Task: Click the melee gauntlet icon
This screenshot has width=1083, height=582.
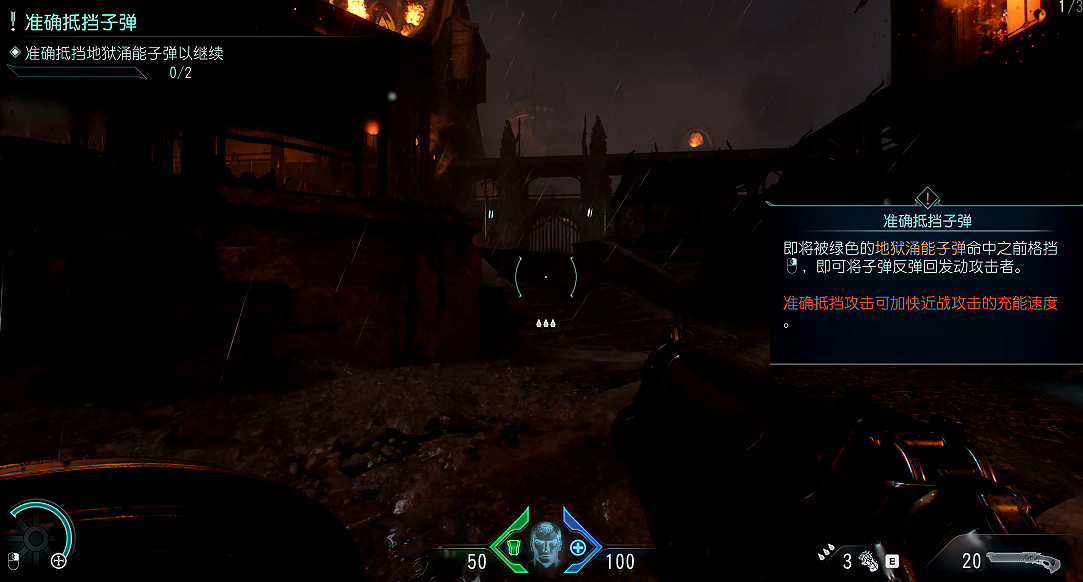Action: pos(868,561)
